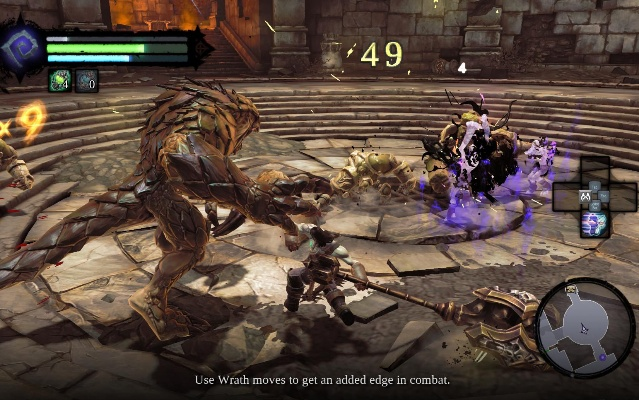Click the circular minimap

(585, 327)
